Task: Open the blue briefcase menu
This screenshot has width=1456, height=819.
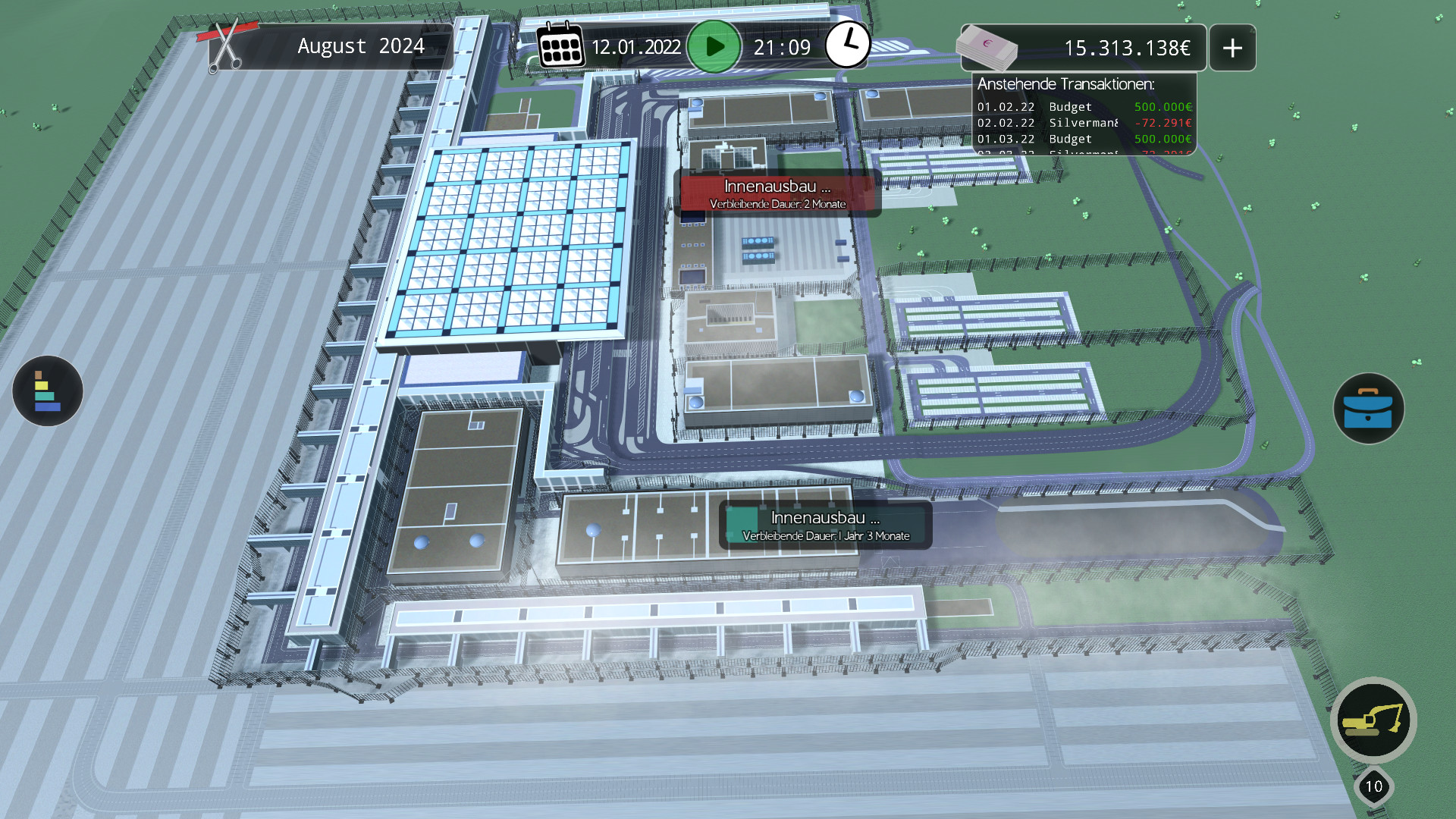Action: pyautogui.click(x=1368, y=409)
